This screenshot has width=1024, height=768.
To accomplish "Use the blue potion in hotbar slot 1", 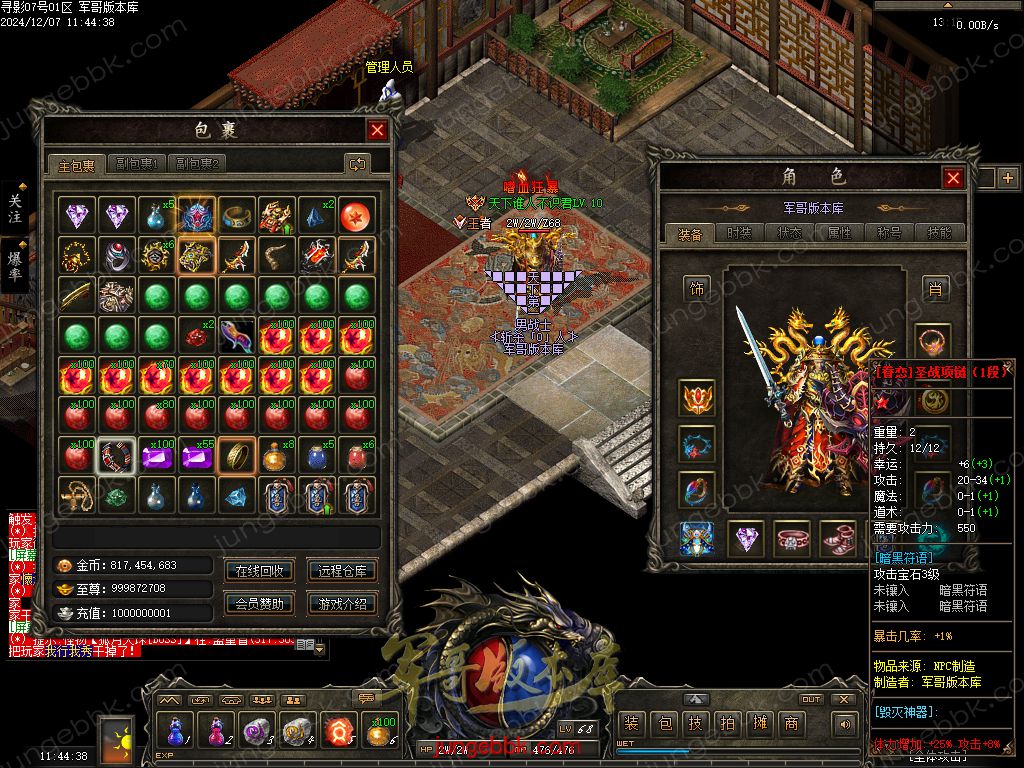I will pyautogui.click(x=174, y=731).
